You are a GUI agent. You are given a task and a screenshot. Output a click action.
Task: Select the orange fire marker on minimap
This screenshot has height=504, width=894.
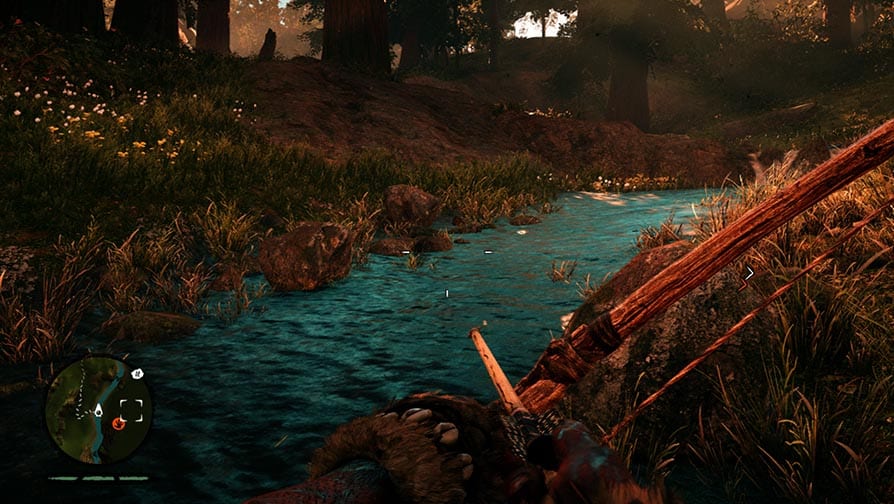[118, 424]
